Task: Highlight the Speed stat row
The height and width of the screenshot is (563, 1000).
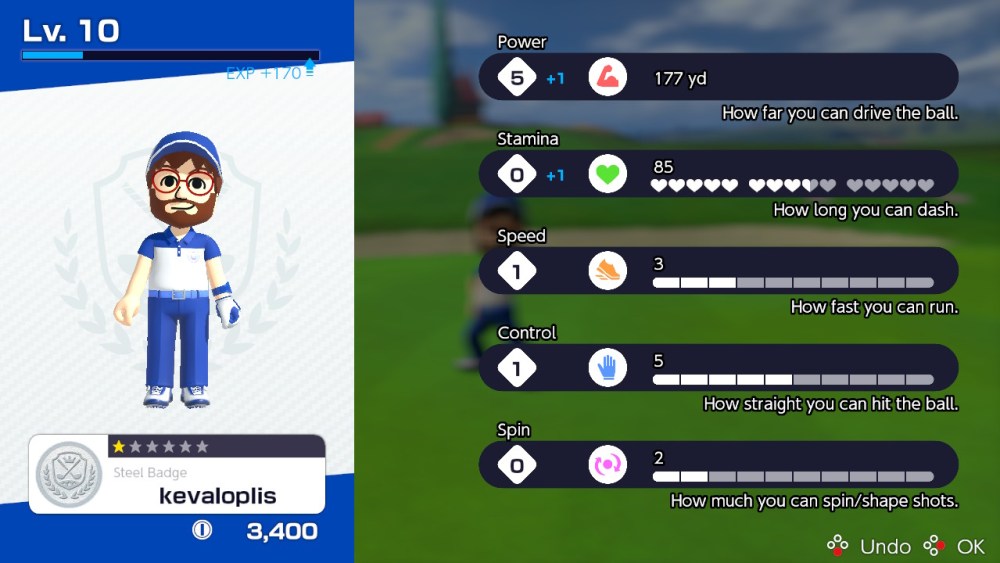Action: (718, 271)
